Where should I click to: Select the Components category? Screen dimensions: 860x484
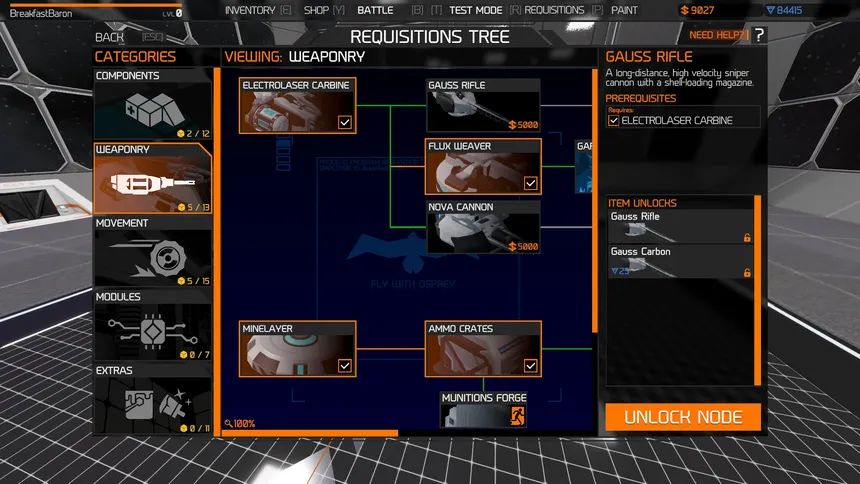click(153, 104)
